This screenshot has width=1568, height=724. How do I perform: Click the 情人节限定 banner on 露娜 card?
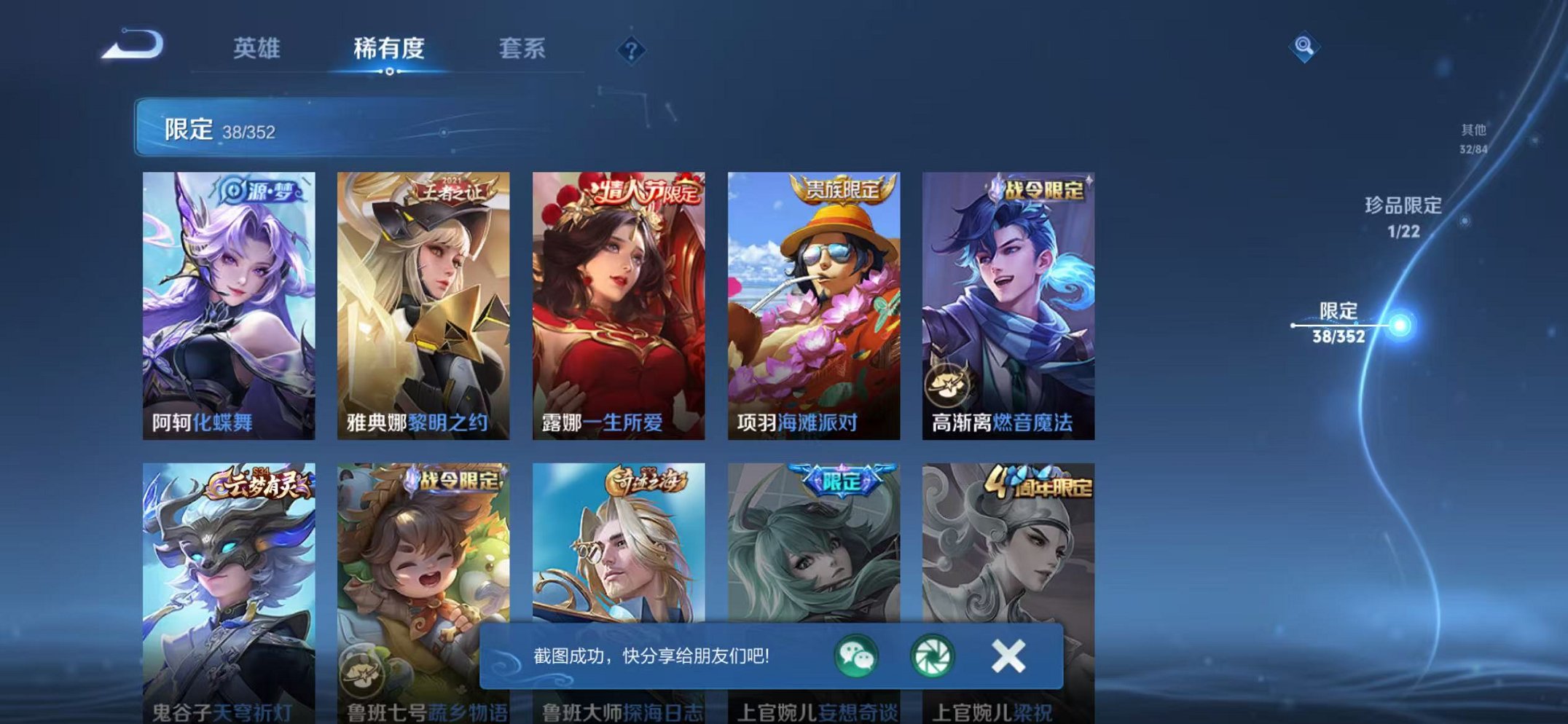[x=644, y=191]
